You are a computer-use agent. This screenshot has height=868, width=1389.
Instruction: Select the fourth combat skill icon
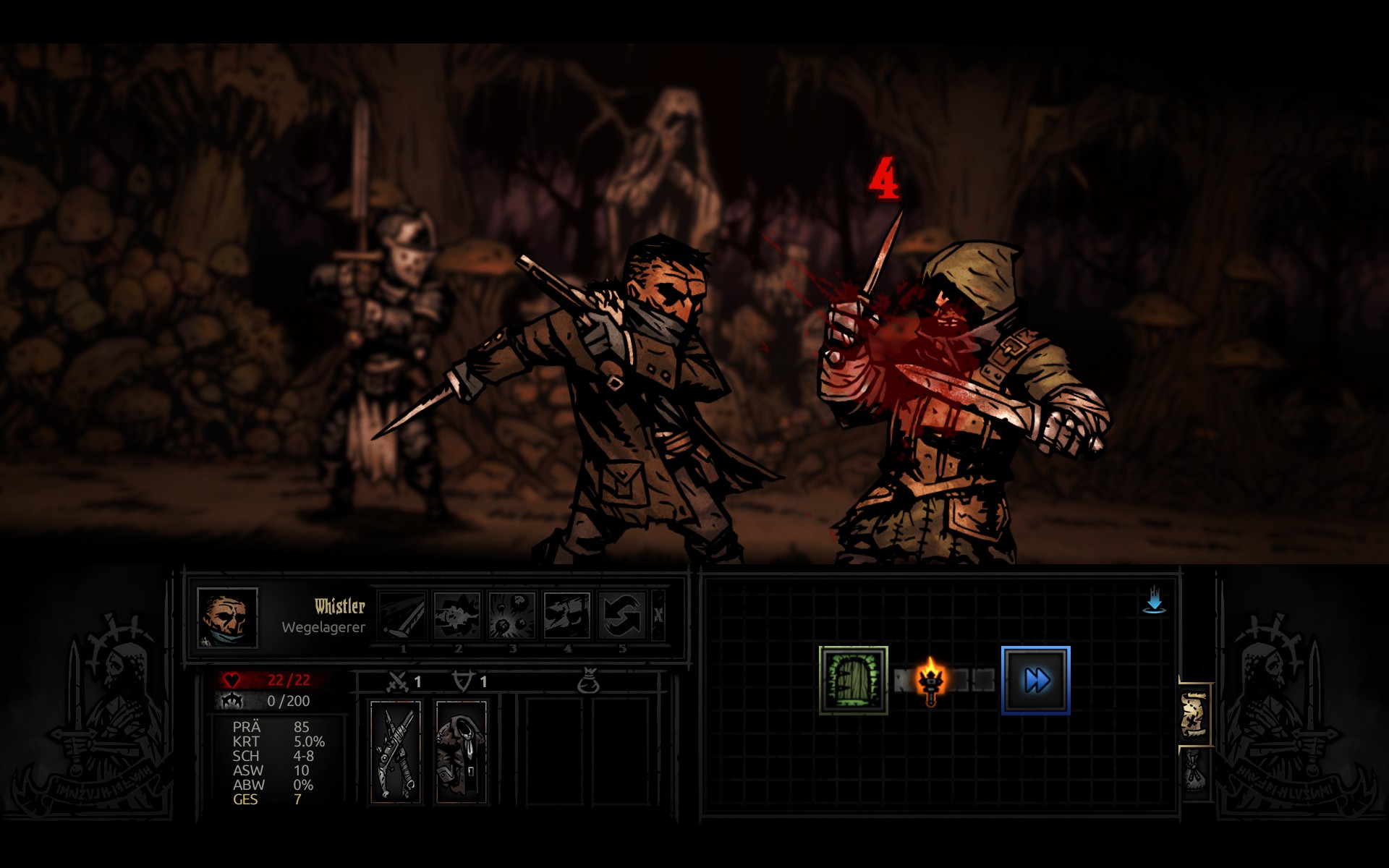click(x=567, y=616)
